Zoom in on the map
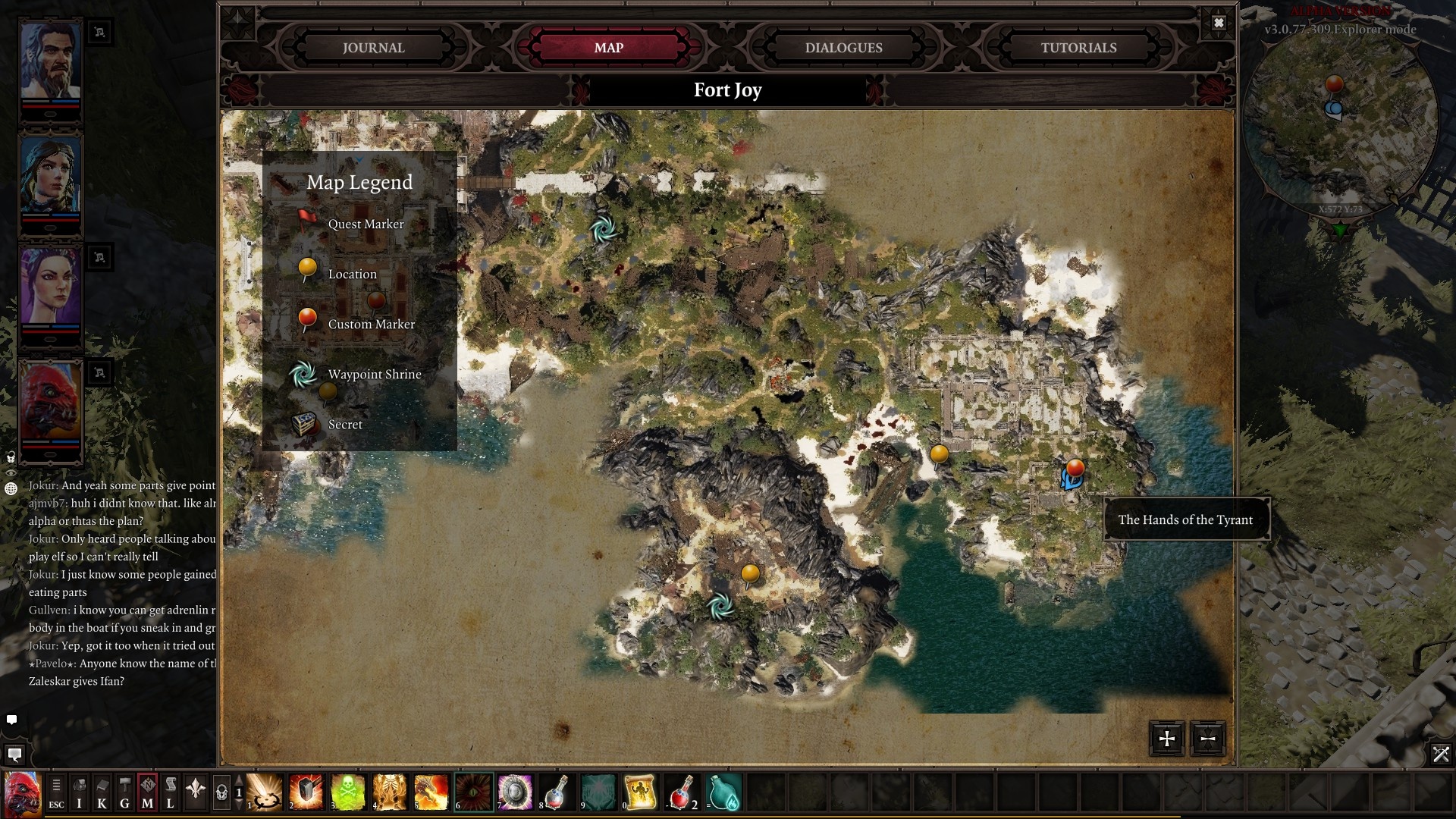Screen dimensions: 1456x819 click(x=1167, y=739)
